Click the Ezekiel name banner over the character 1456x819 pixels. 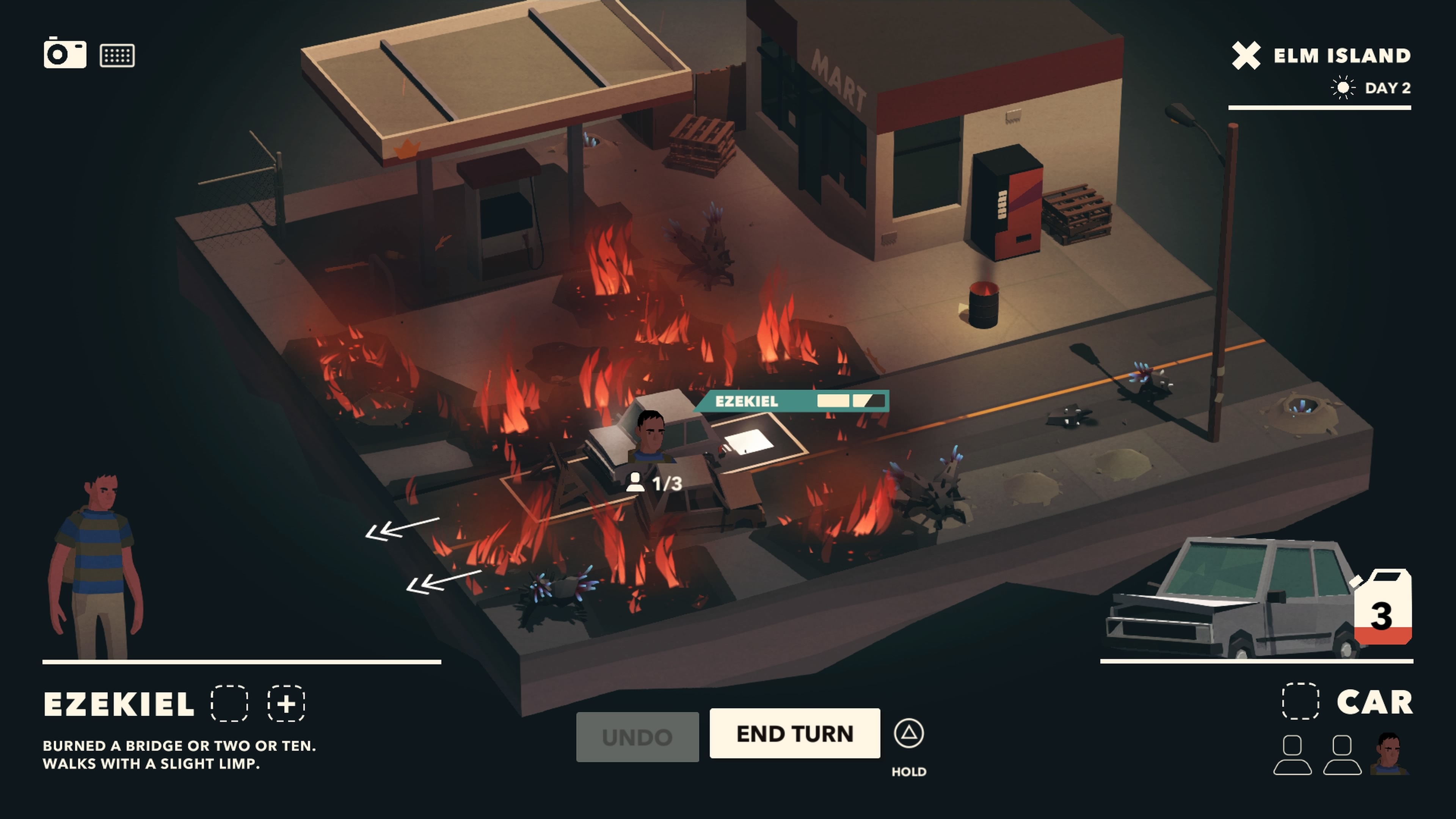[x=746, y=401]
